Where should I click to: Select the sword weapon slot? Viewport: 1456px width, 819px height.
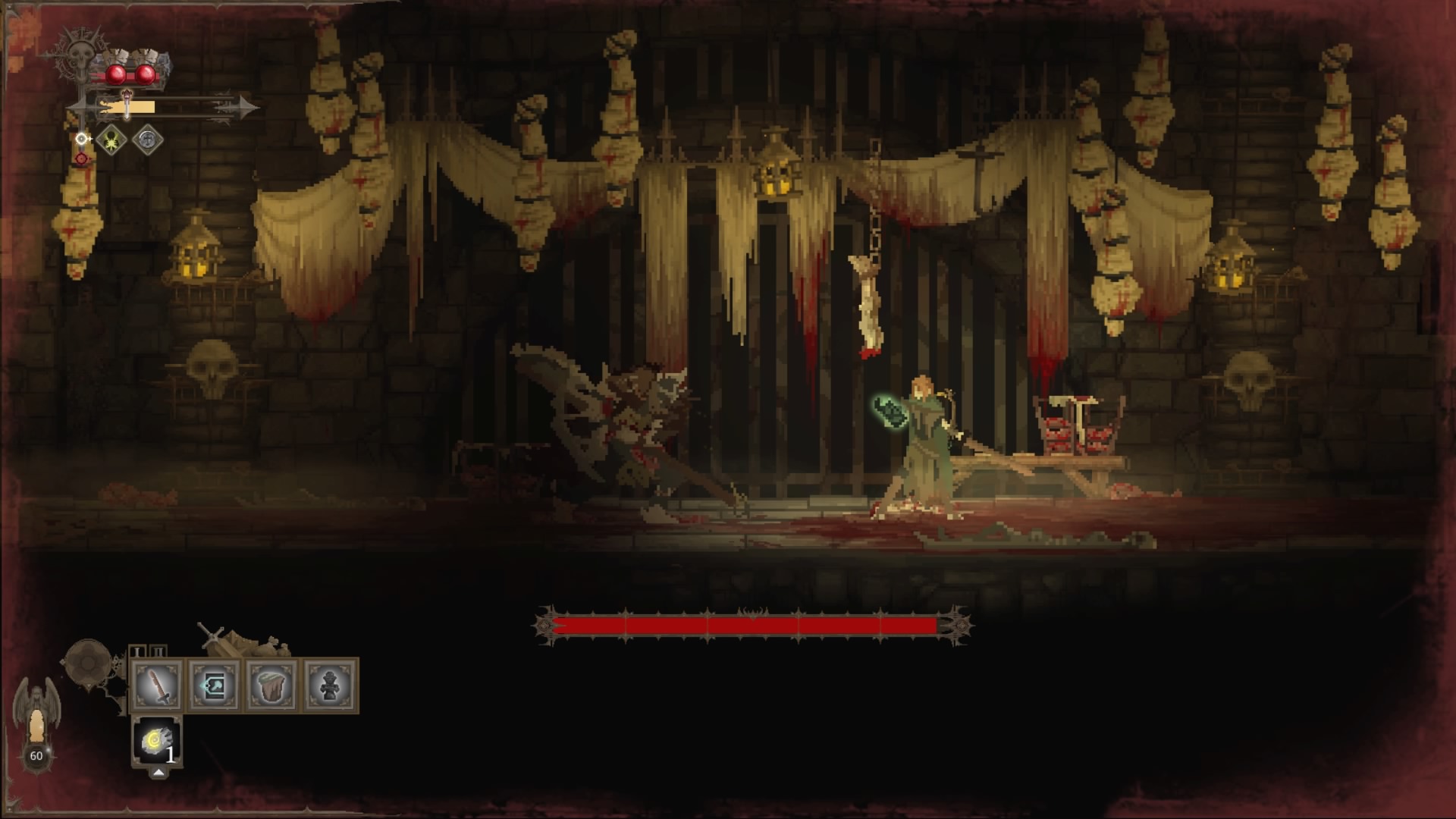[158, 686]
